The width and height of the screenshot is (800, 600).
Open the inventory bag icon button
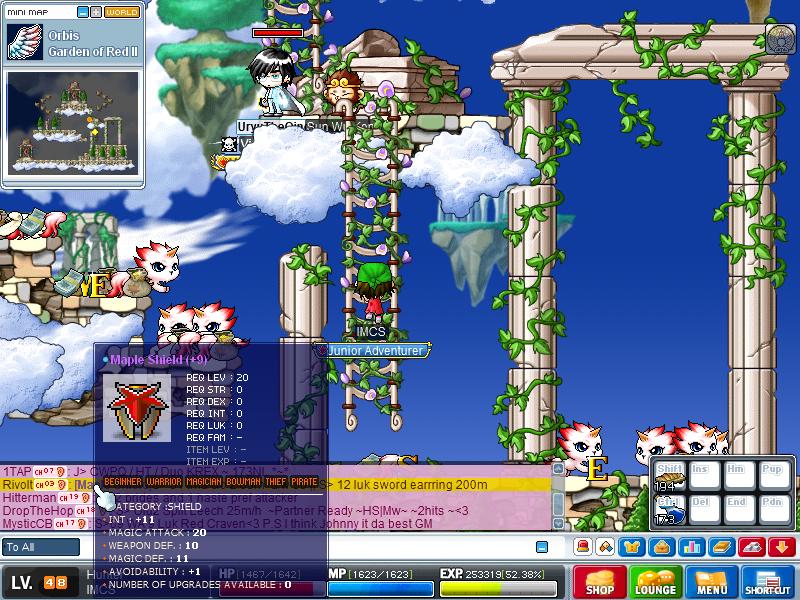pos(661,547)
